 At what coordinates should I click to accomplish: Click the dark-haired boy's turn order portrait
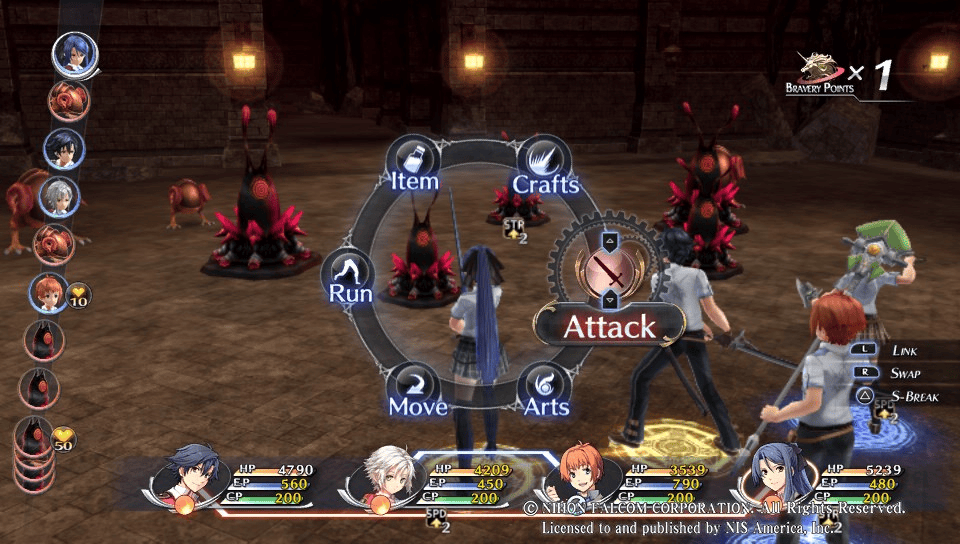(x=63, y=149)
